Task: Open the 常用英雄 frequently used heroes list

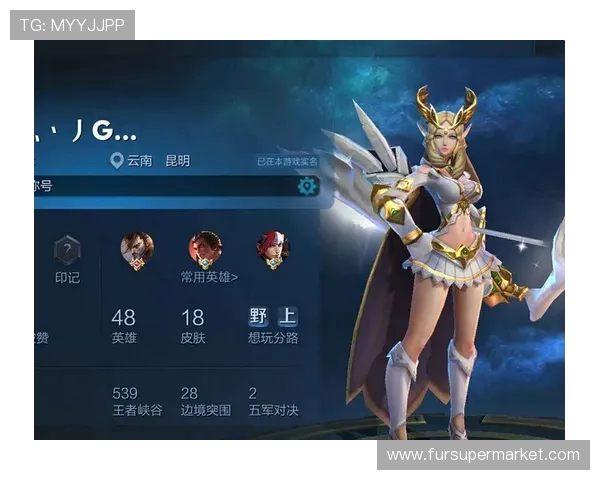Action: click(x=209, y=277)
